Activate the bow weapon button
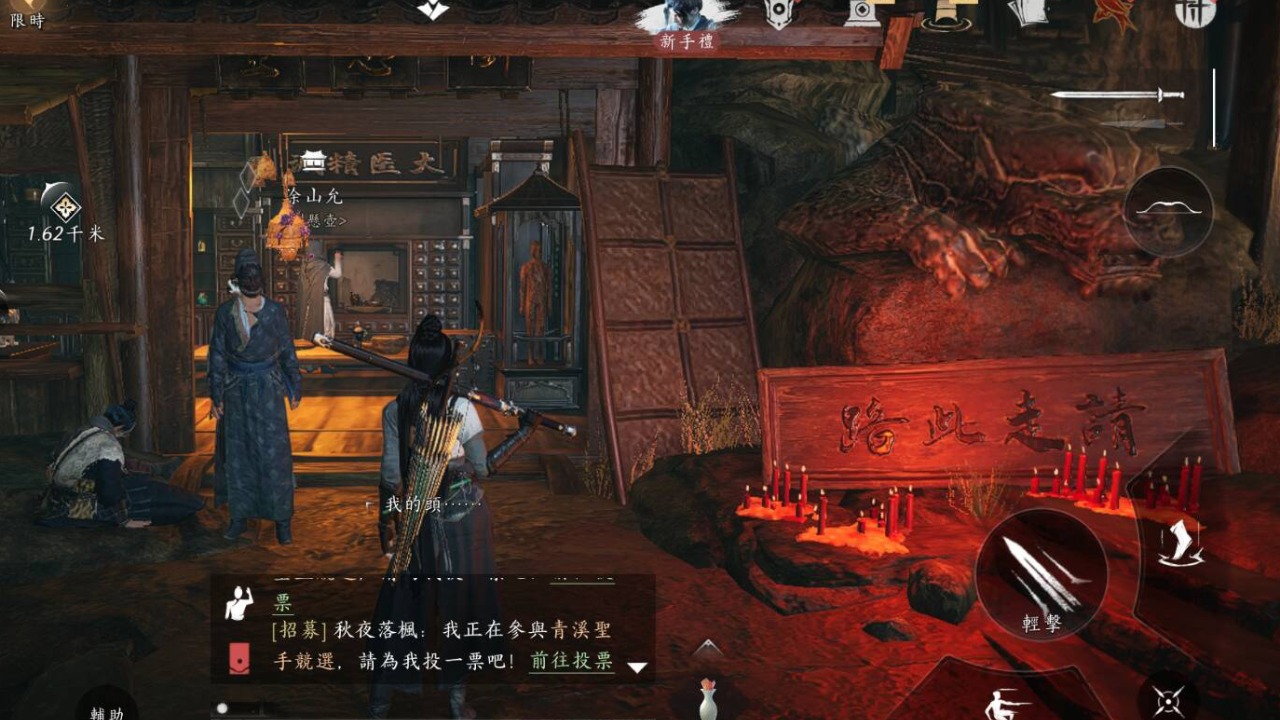 point(1168,211)
